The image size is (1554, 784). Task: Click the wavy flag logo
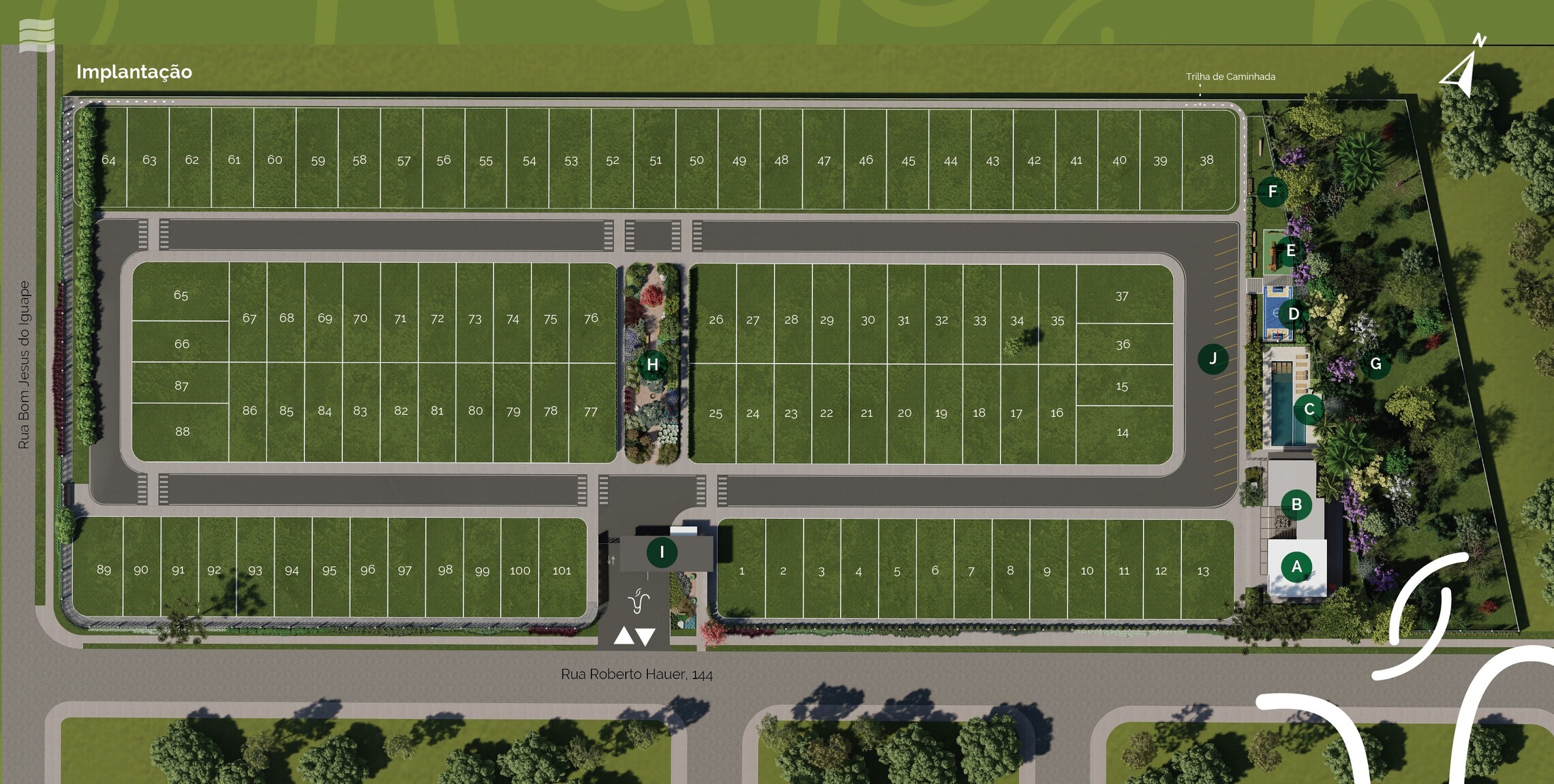(x=37, y=35)
